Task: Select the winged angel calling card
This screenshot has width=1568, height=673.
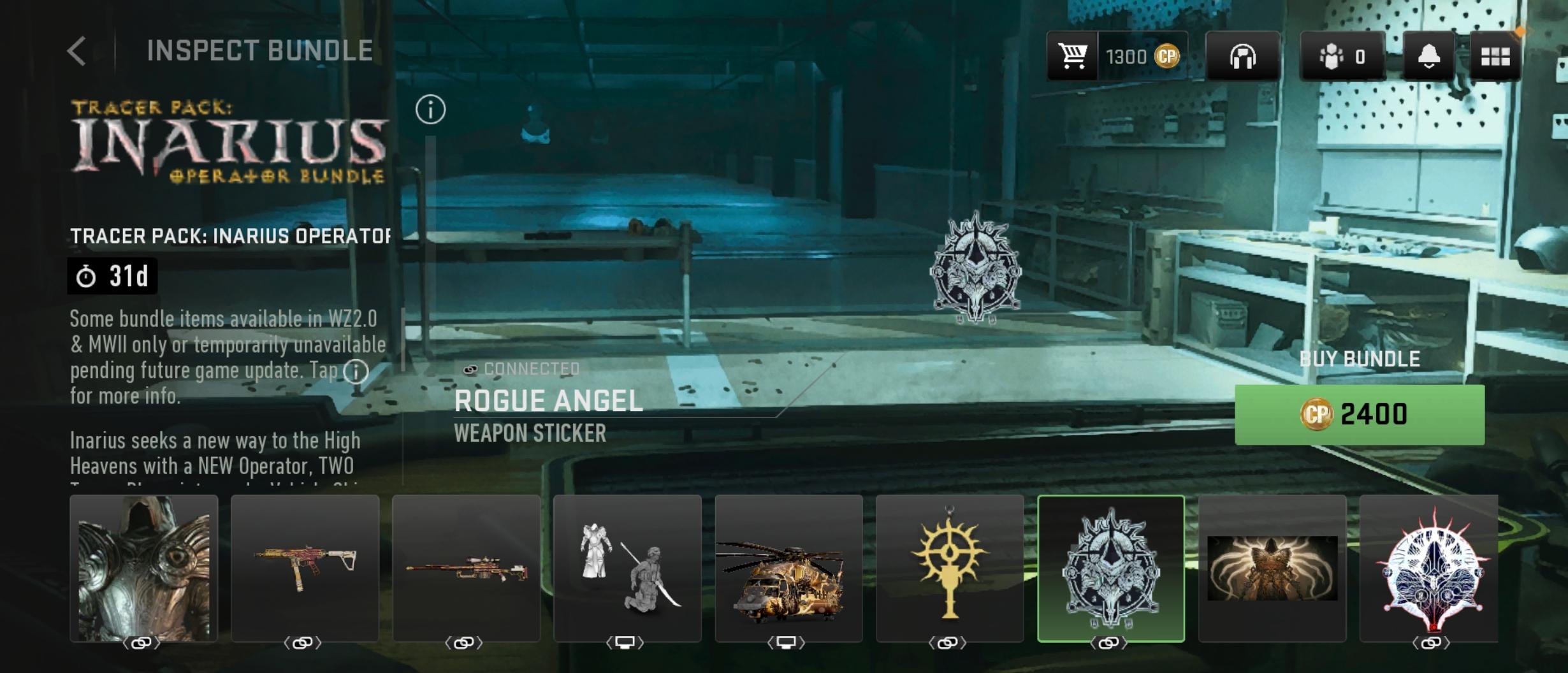Action: point(1272,568)
